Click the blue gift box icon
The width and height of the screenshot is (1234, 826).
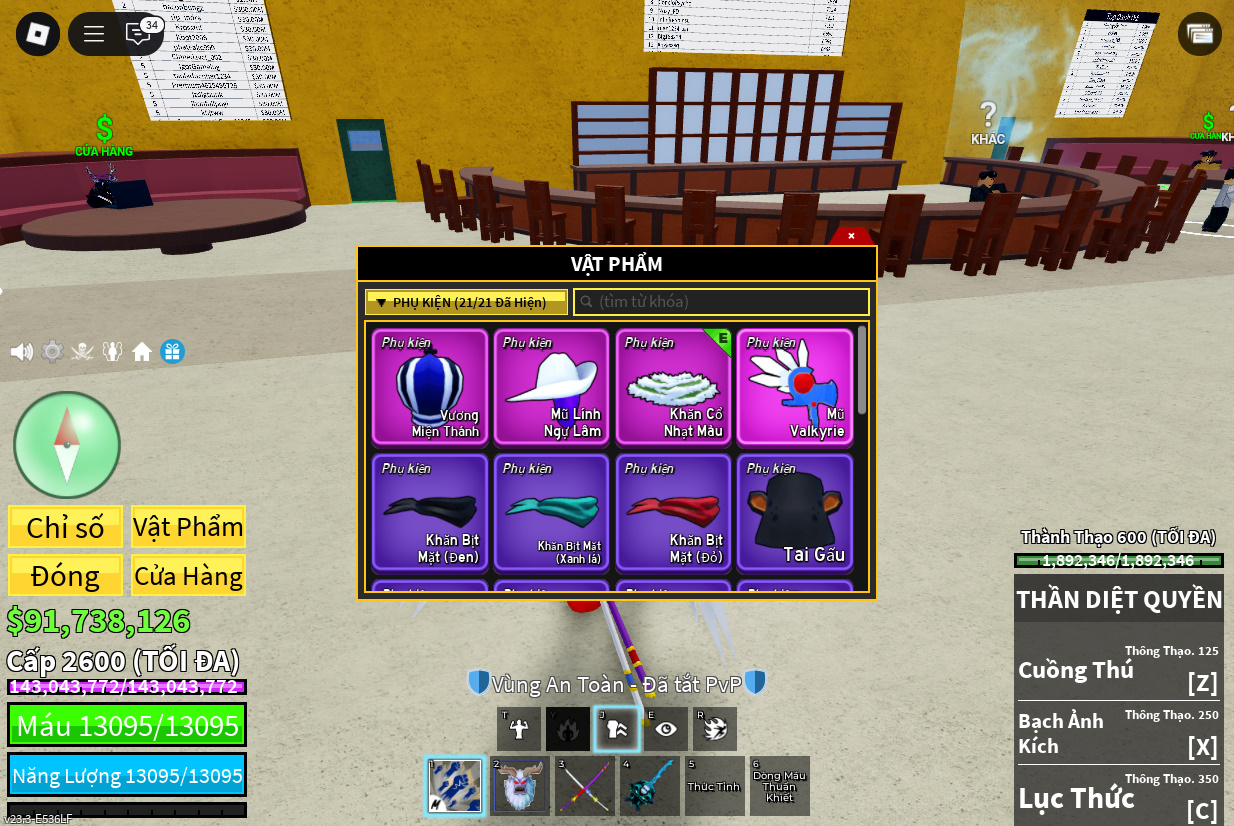[173, 352]
